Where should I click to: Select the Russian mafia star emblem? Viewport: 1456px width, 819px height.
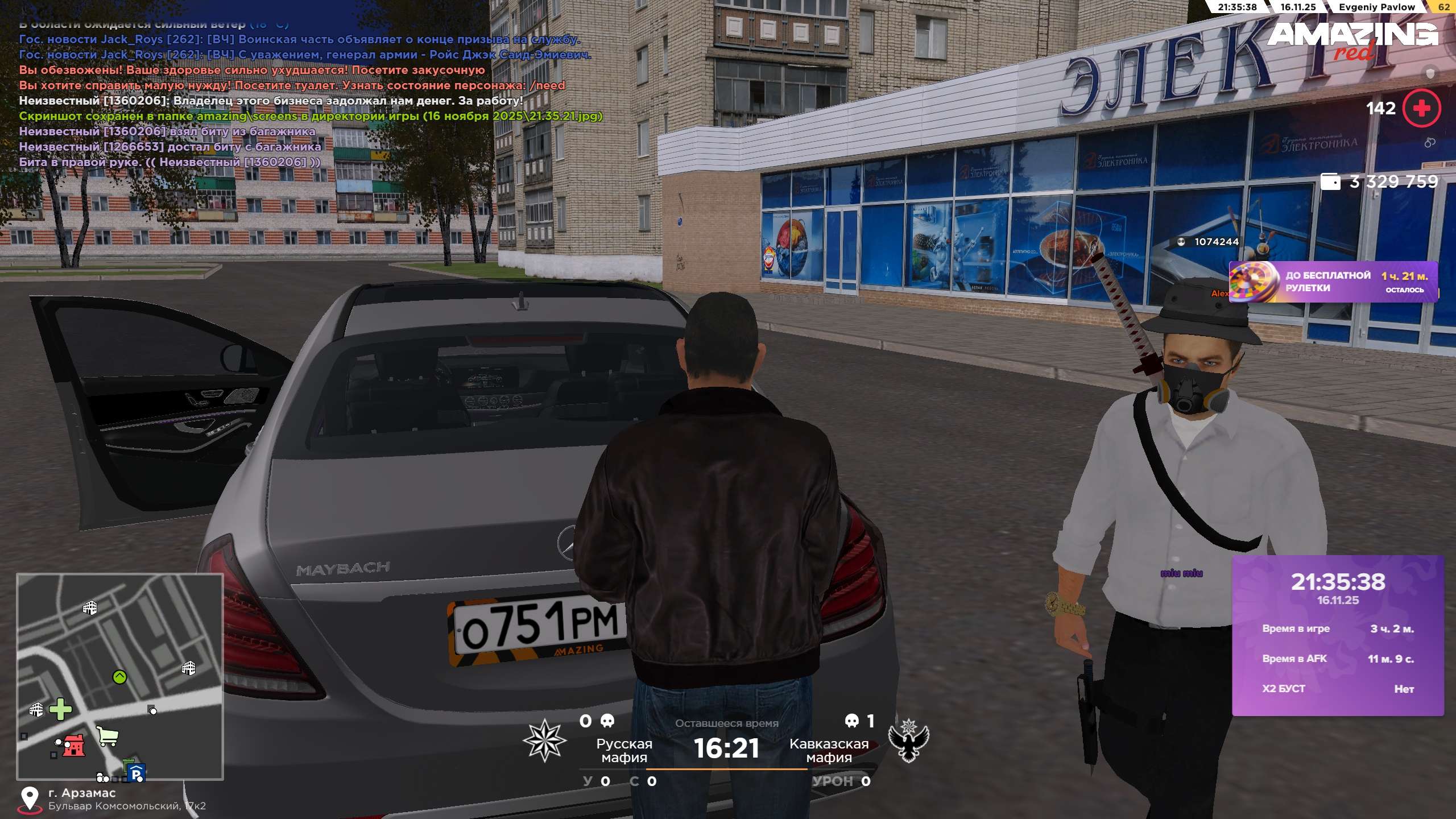pyautogui.click(x=544, y=740)
